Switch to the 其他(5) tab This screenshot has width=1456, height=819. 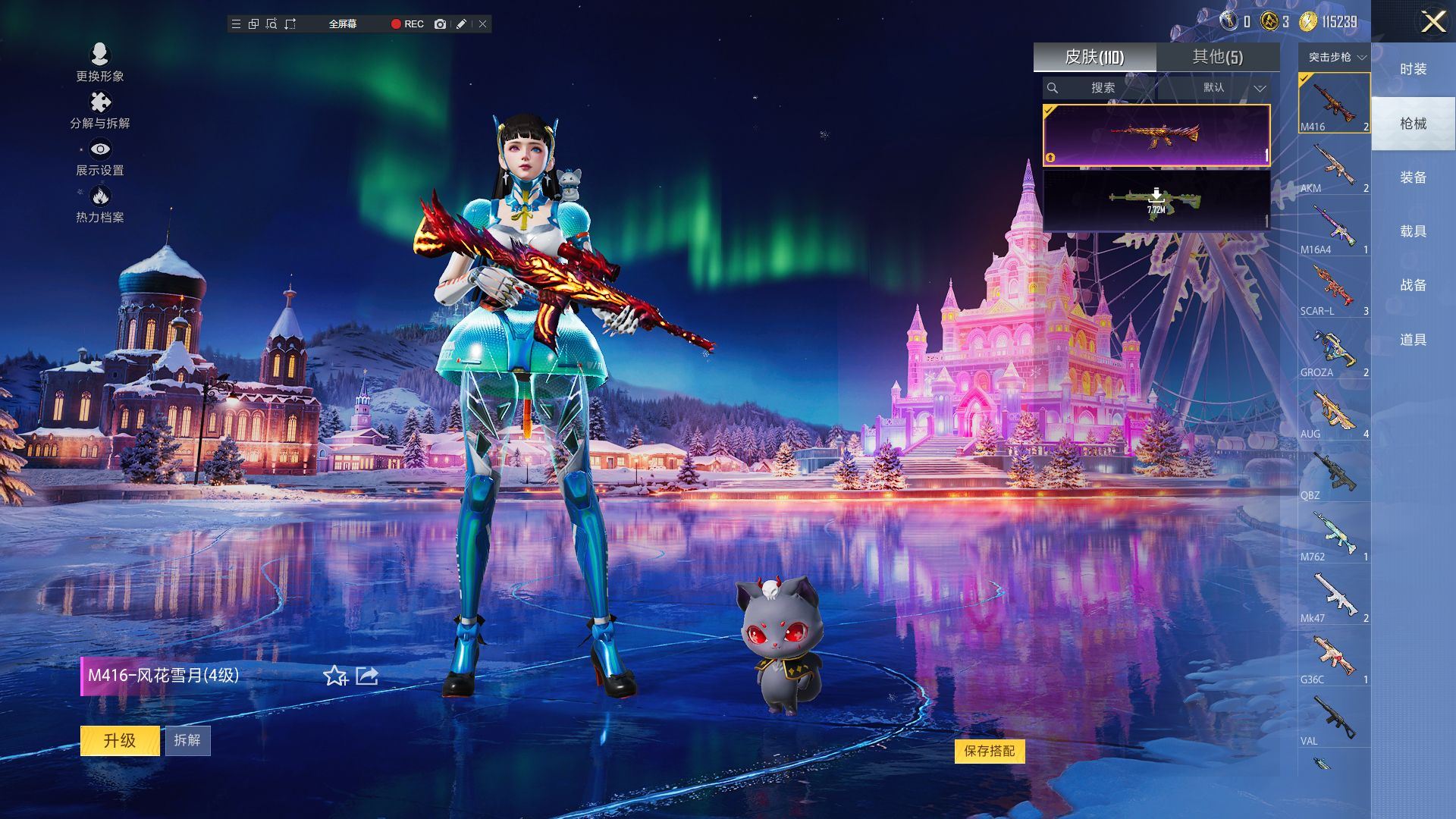1217,57
